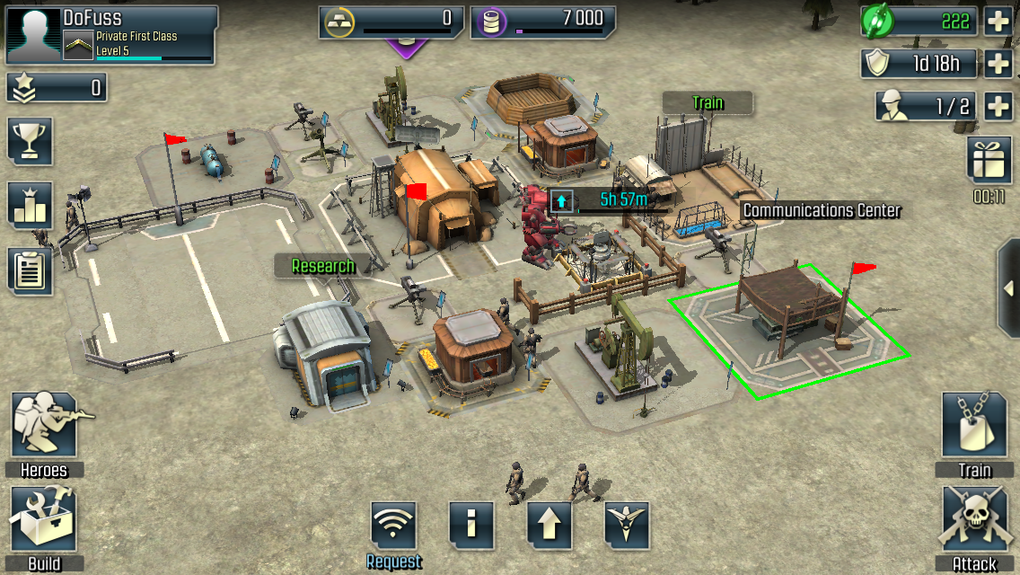Click the Train label above the barracks
The width and height of the screenshot is (1020, 575).
[x=707, y=103]
